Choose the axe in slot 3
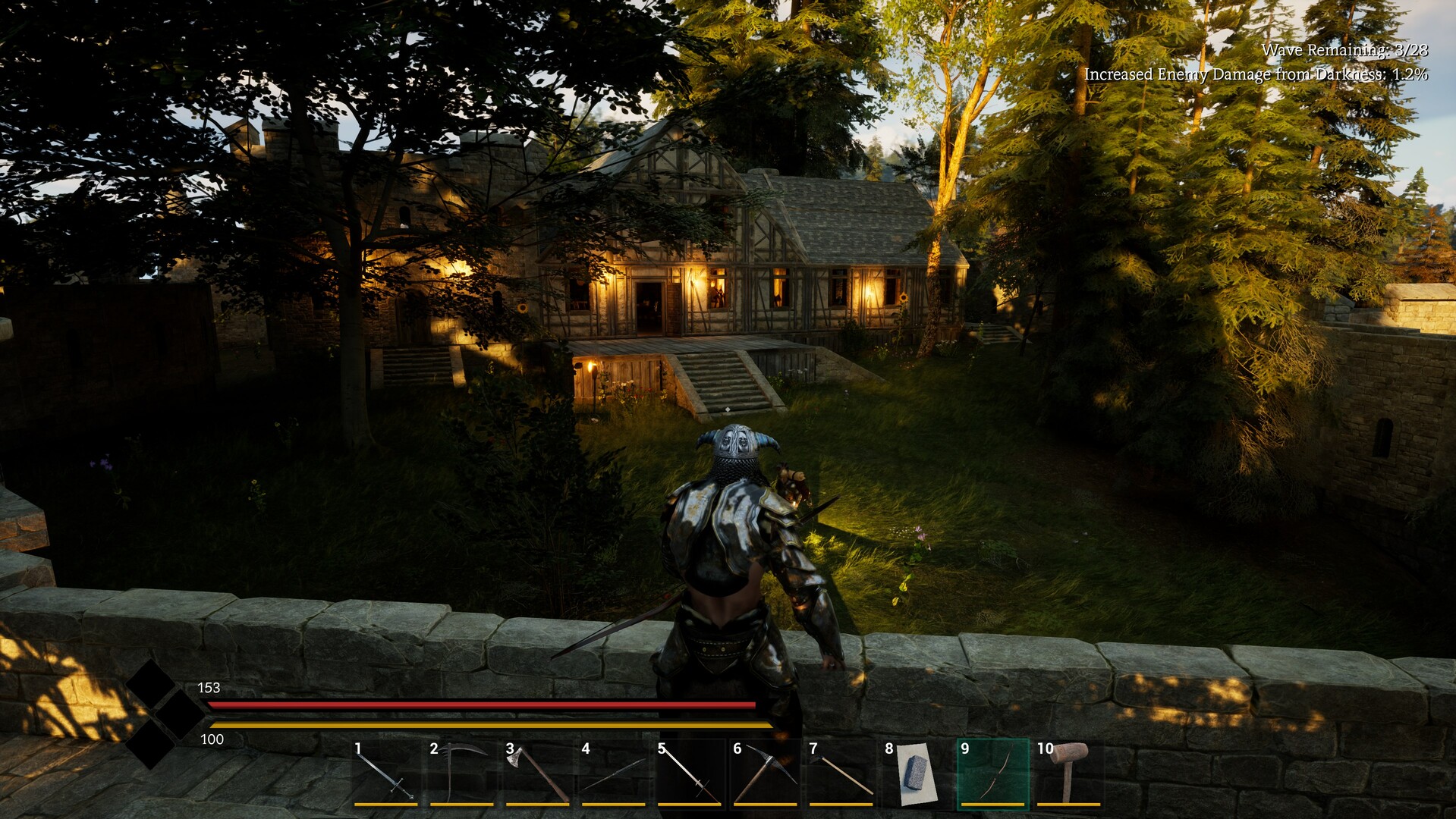Screen dimensions: 1456x819 pos(537,773)
